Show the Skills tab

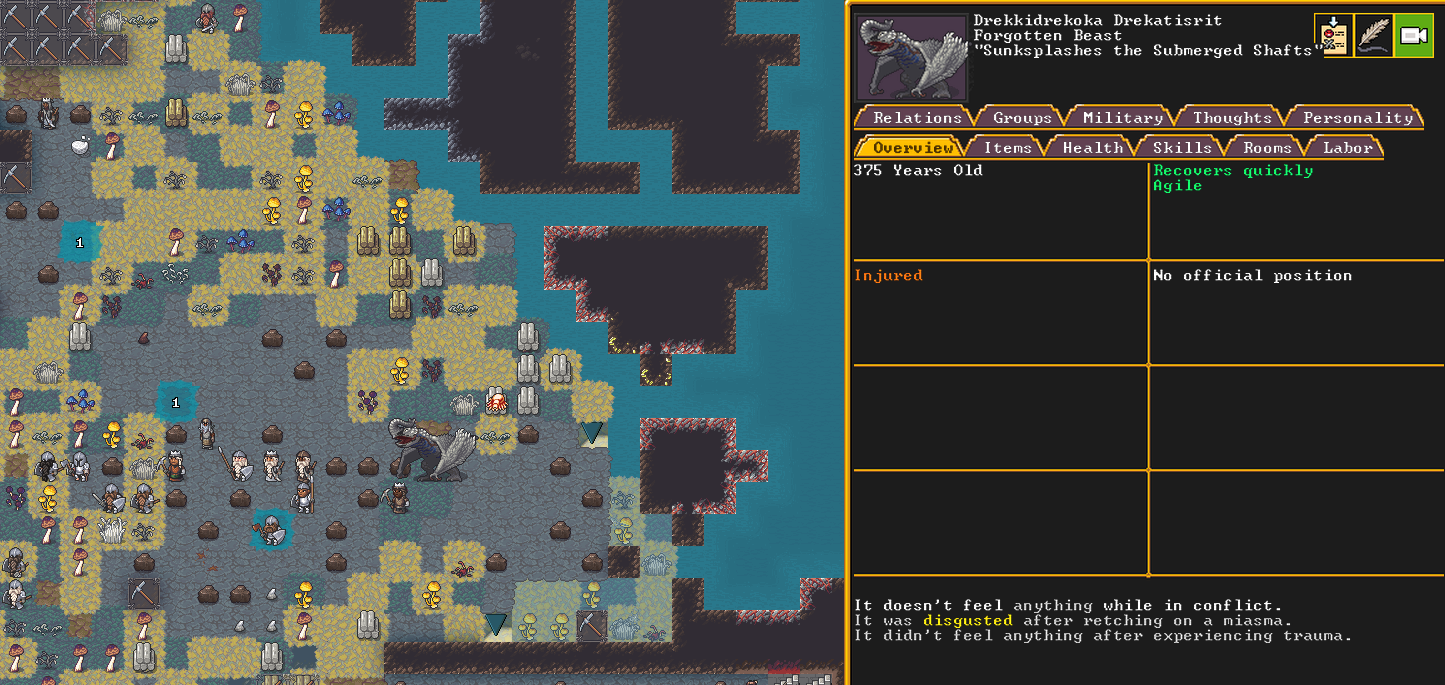[x=1182, y=147]
